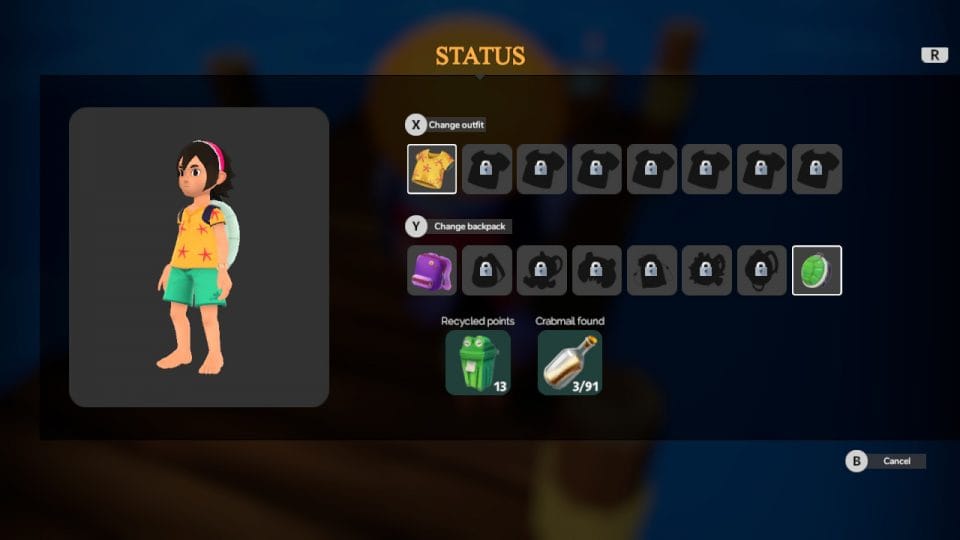The image size is (960, 540).
Task: Choose the green turtle shell backpack
Action: [817, 270]
